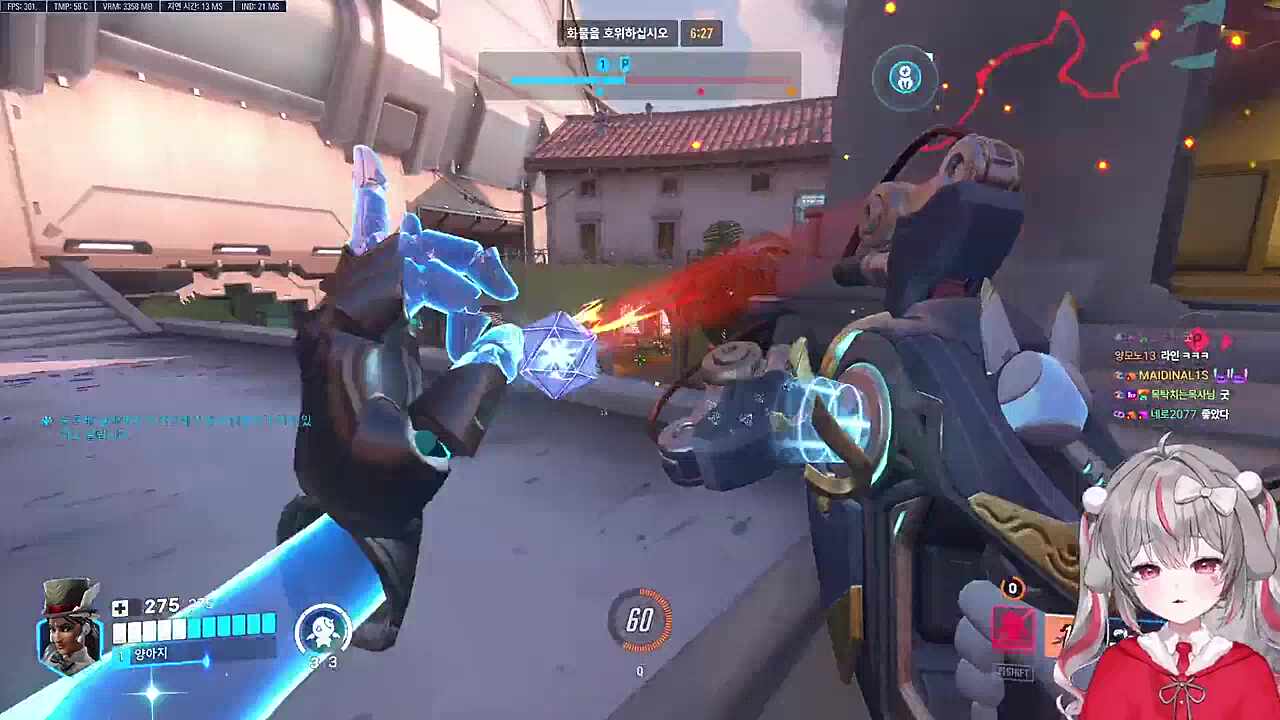Select the circular teammate marker icon
Image resolution: width=1280 pixels, height=720 pixels.
tap(907, 77)
